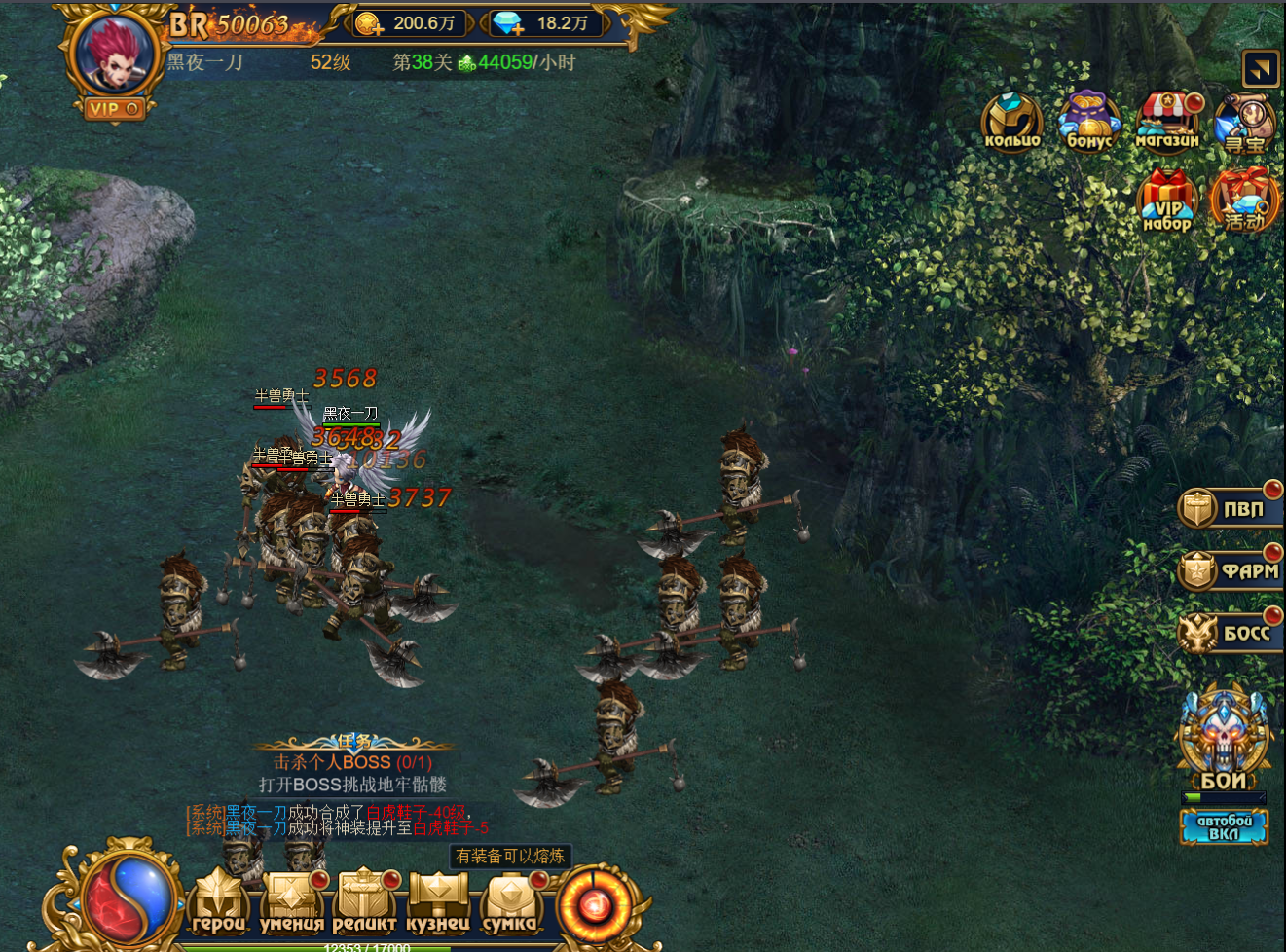Screen dimensions: 1286x952
Task: Start the БОЙ skull battle
Action: (1224, 739)
